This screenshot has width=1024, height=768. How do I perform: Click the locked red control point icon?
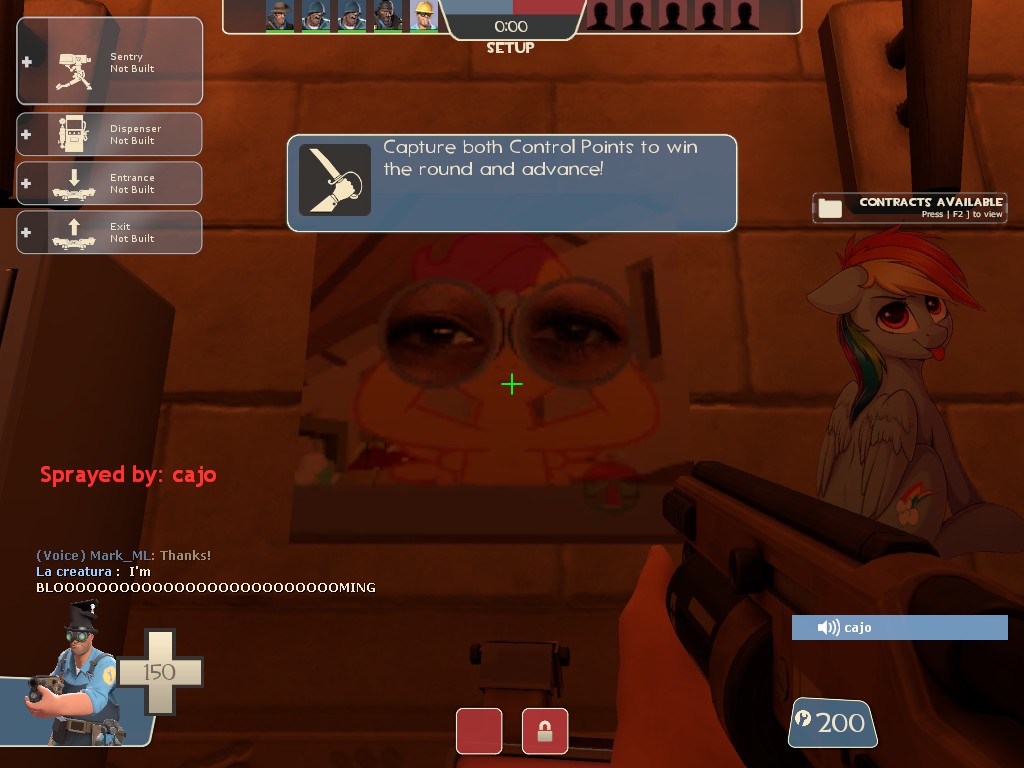tap(545, 731)
